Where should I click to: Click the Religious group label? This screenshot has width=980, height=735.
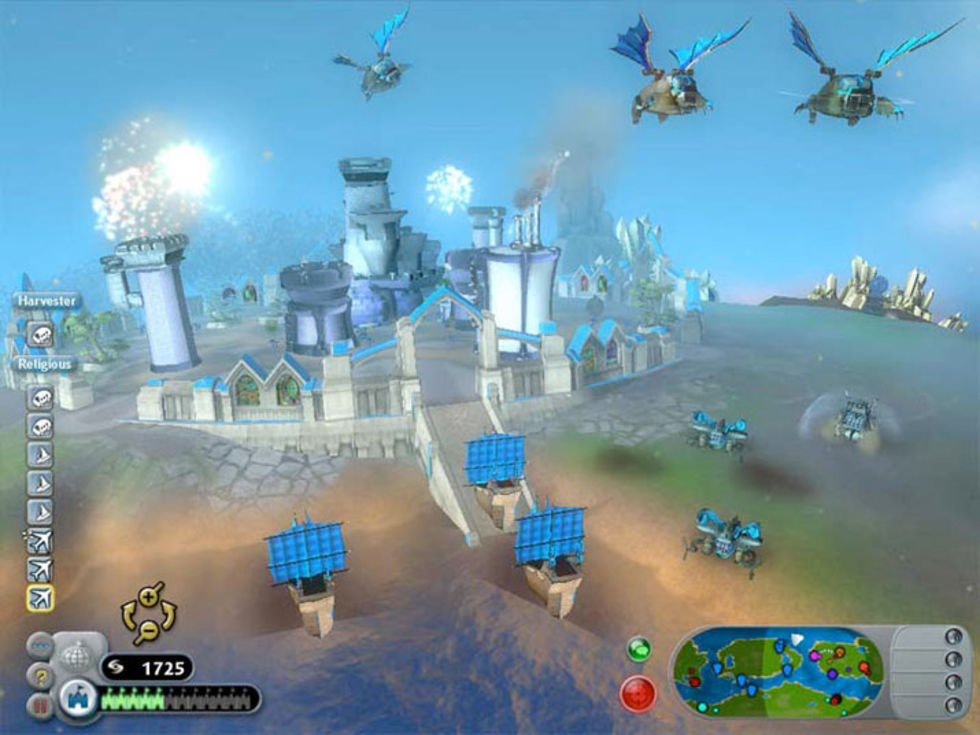pyautogui.click(x=43, y=365)
